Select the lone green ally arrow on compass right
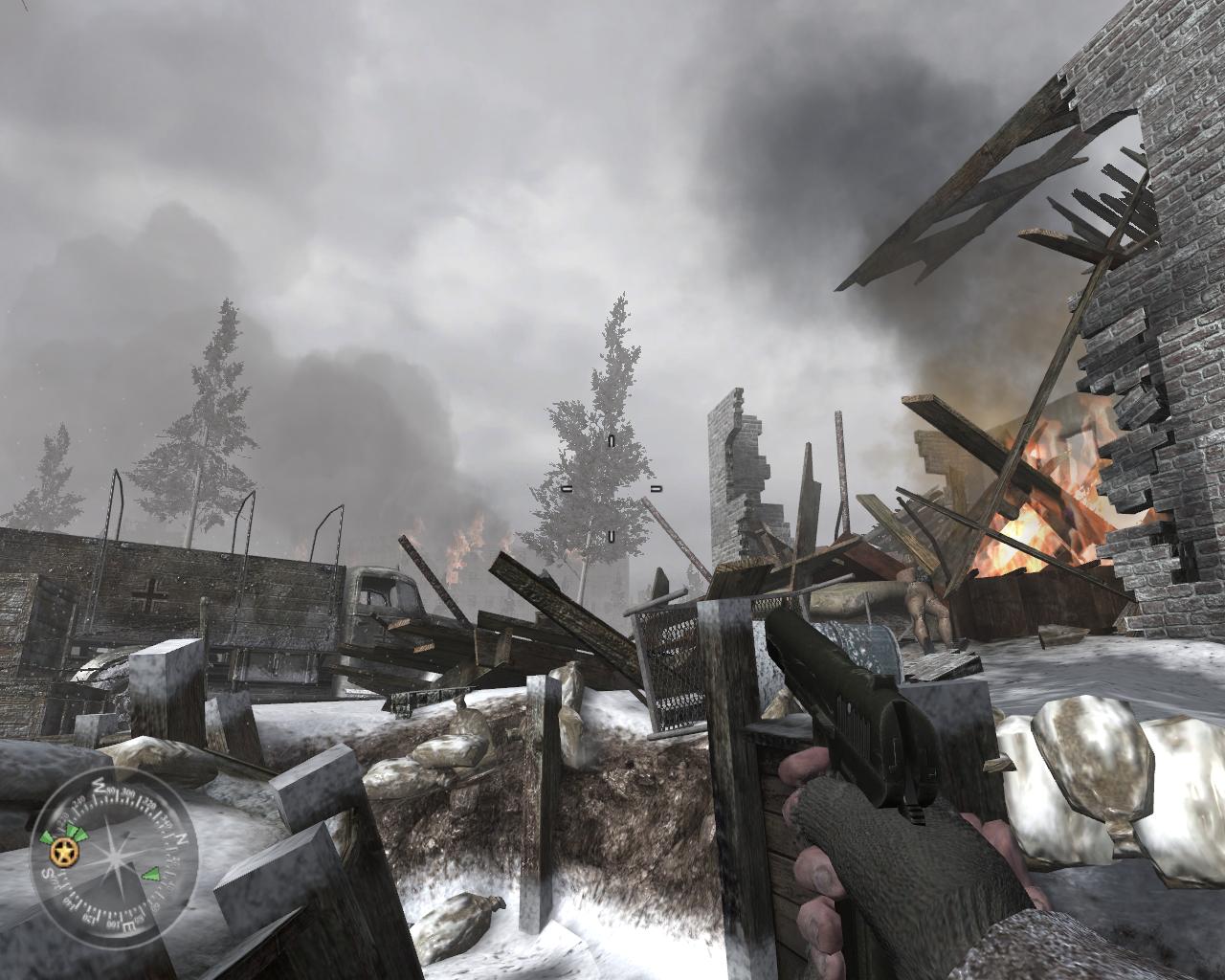 click(x=152, y=874)
